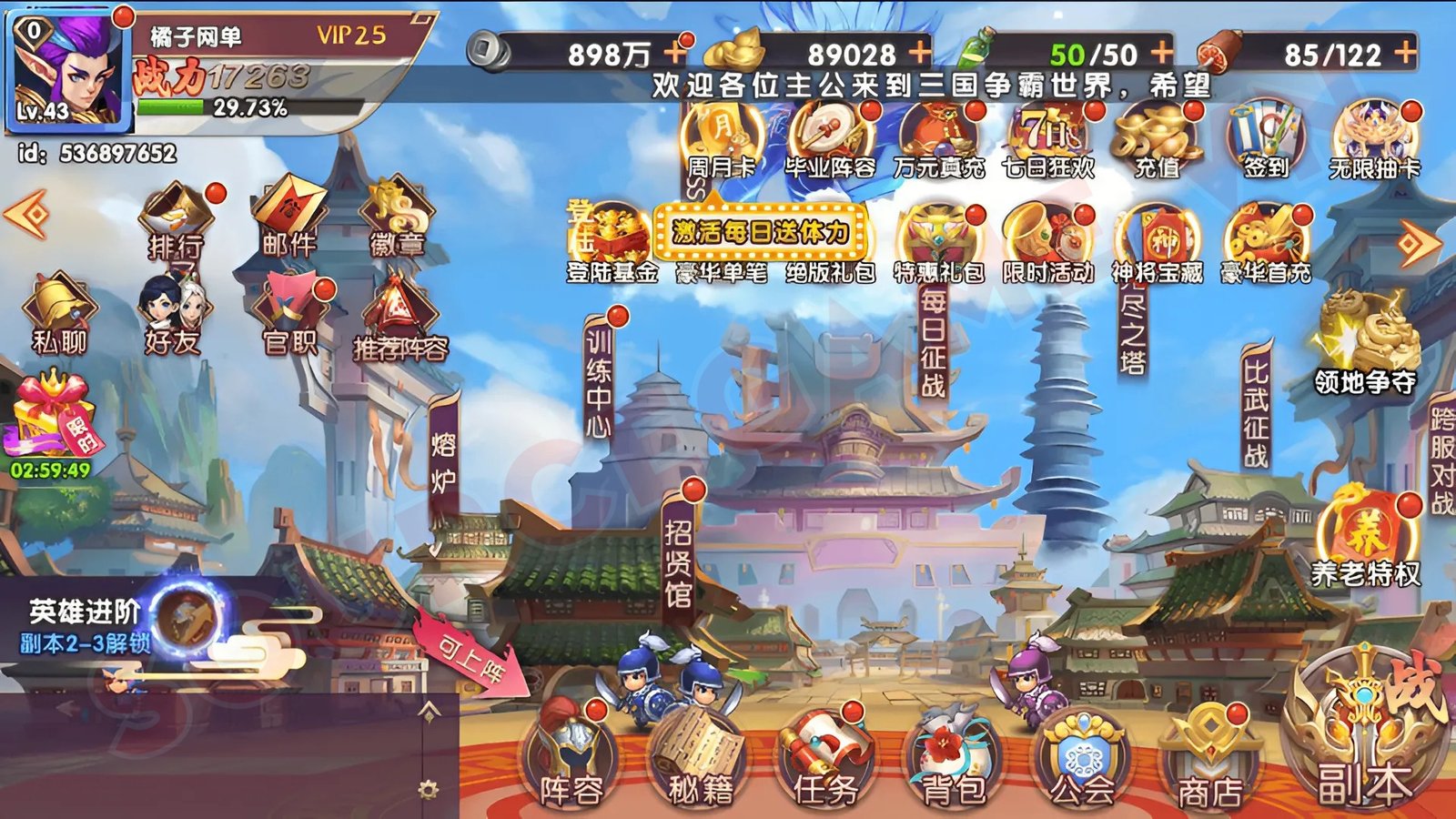Open the 充值 recharge icon
This screenshot has width=1456, height=819.
pyautogui.click(x=1157, y=141)
